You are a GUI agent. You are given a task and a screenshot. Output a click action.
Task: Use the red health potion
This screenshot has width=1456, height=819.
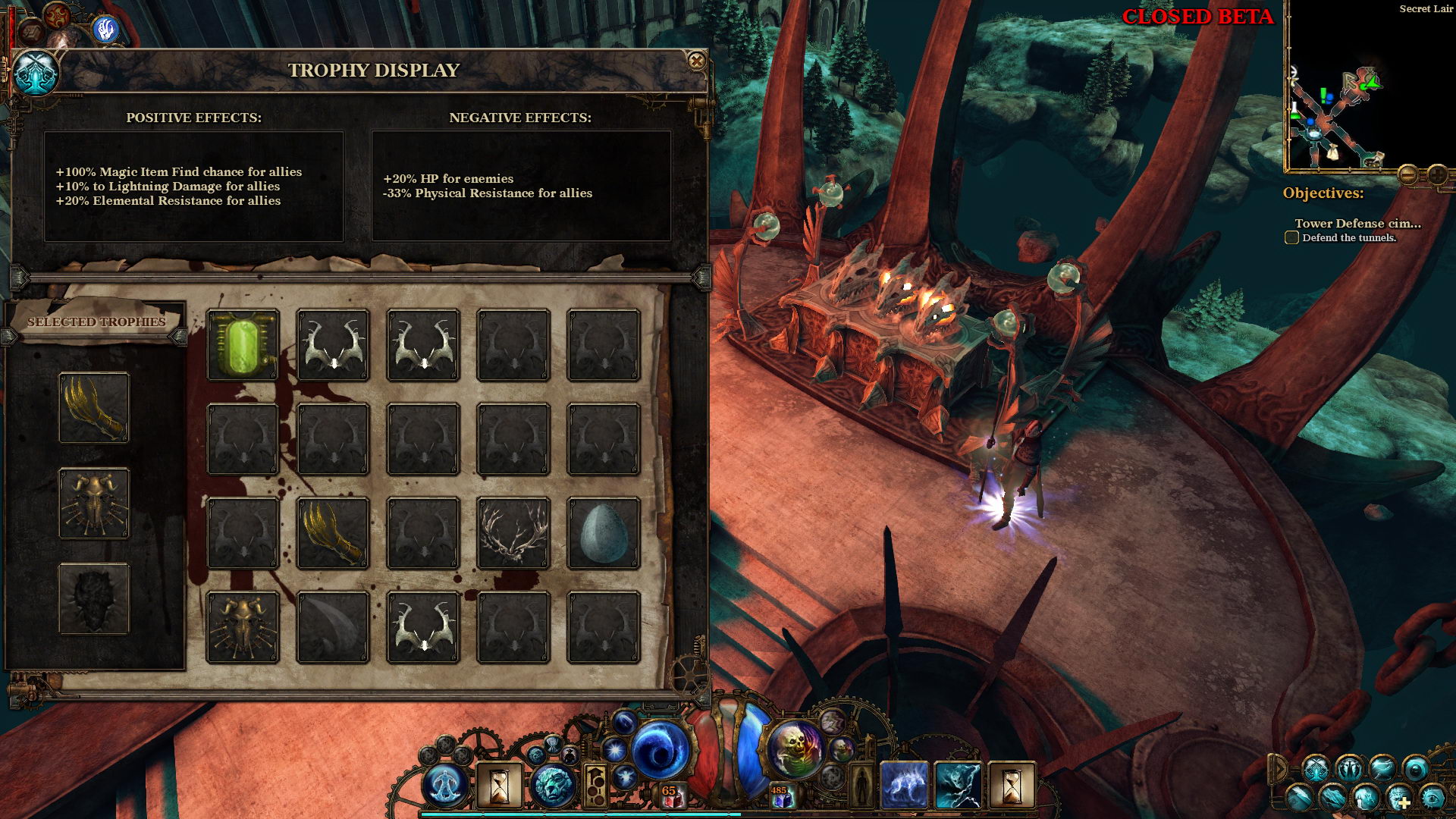pyautogui.click(x=670, y=795)
